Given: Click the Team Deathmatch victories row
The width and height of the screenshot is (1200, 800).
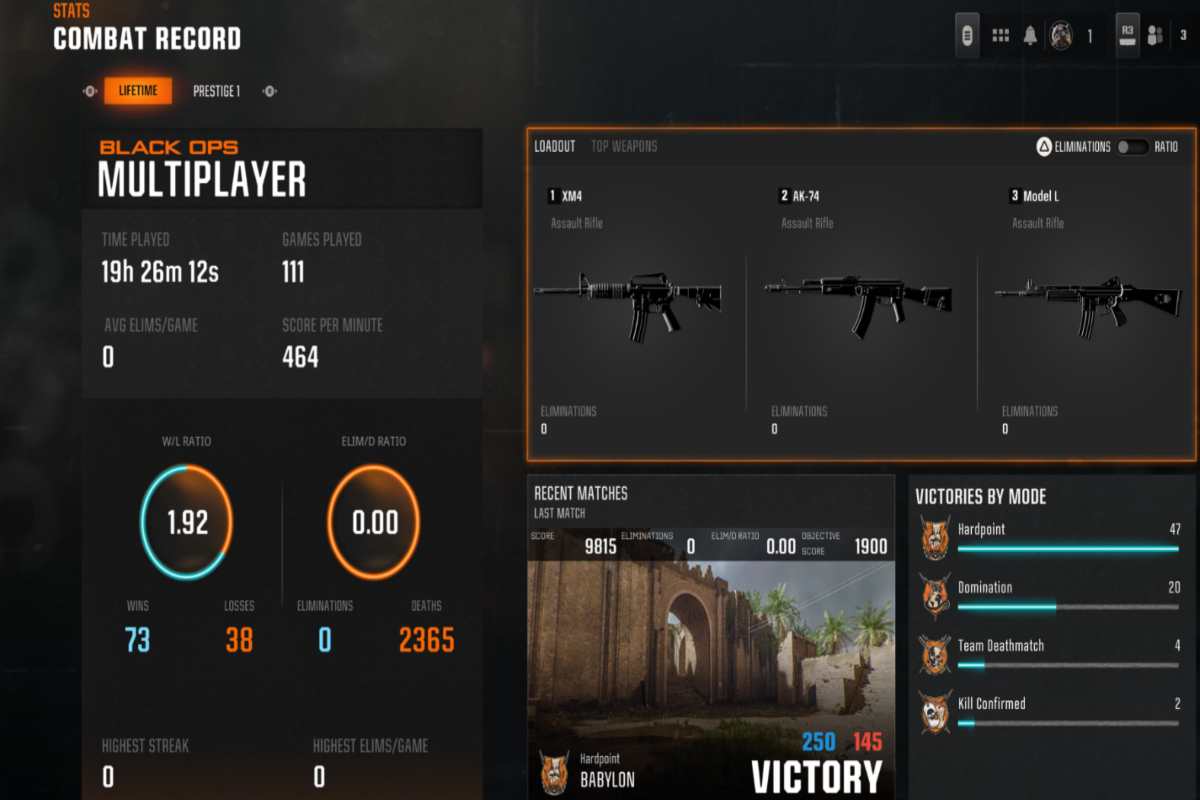Looking at the screenshot, I should (1050, 653).
